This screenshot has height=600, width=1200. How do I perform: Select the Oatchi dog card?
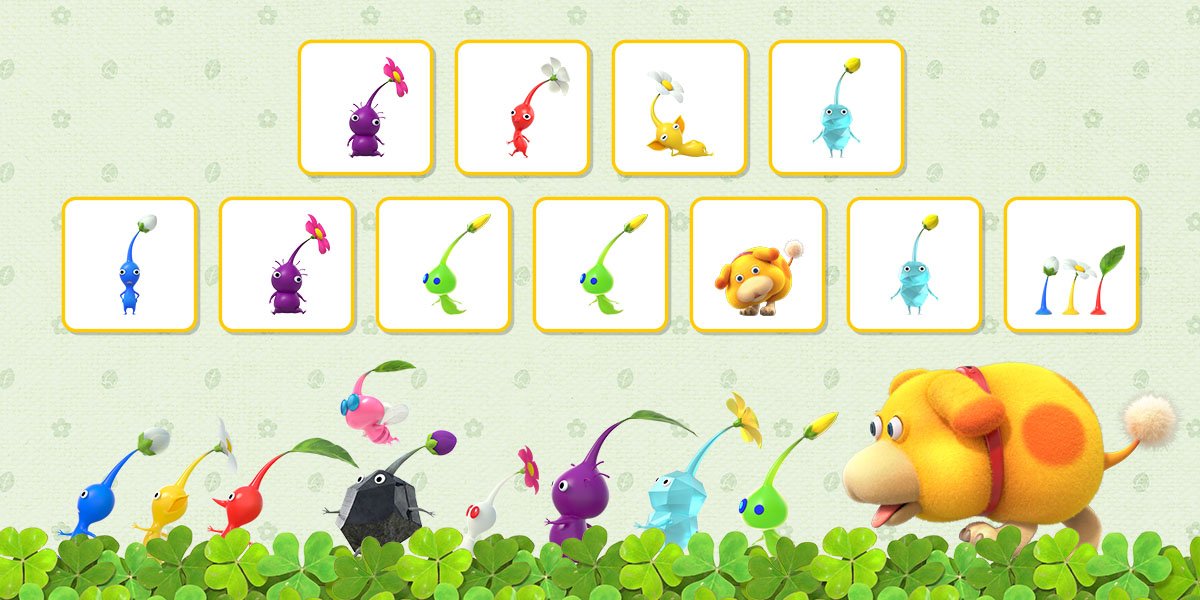point(757,265)
